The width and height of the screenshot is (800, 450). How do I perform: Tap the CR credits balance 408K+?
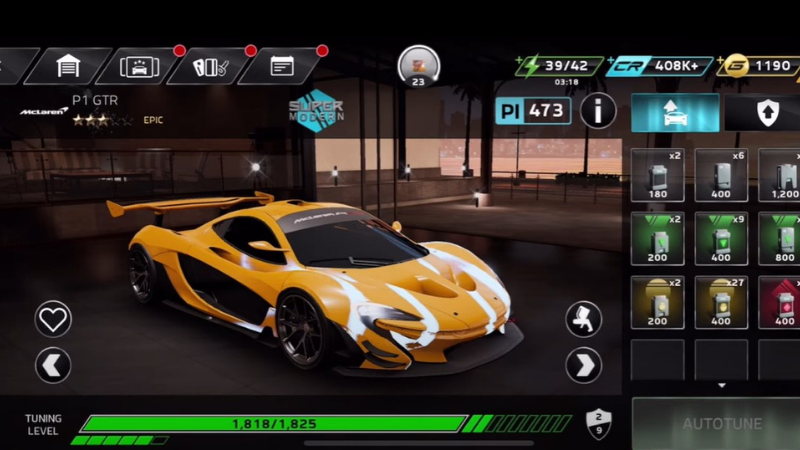coord(659,66)
